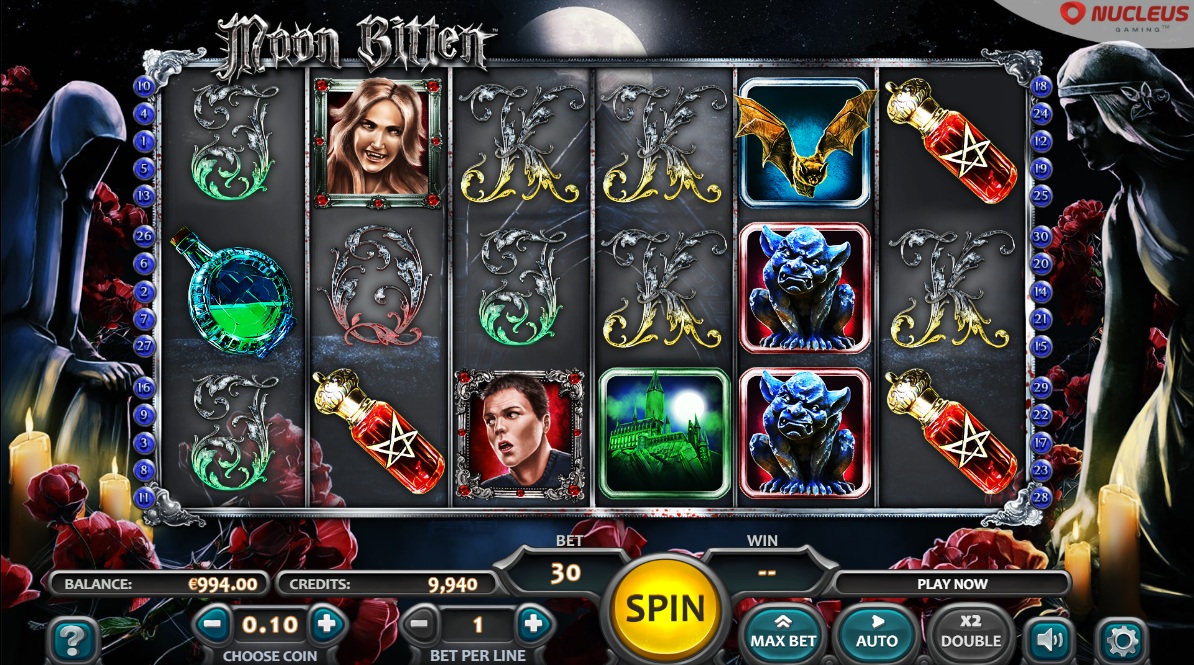1194x665 pixels.
Task: Increase coin value with plus button
Action: (x=326, y=626)
